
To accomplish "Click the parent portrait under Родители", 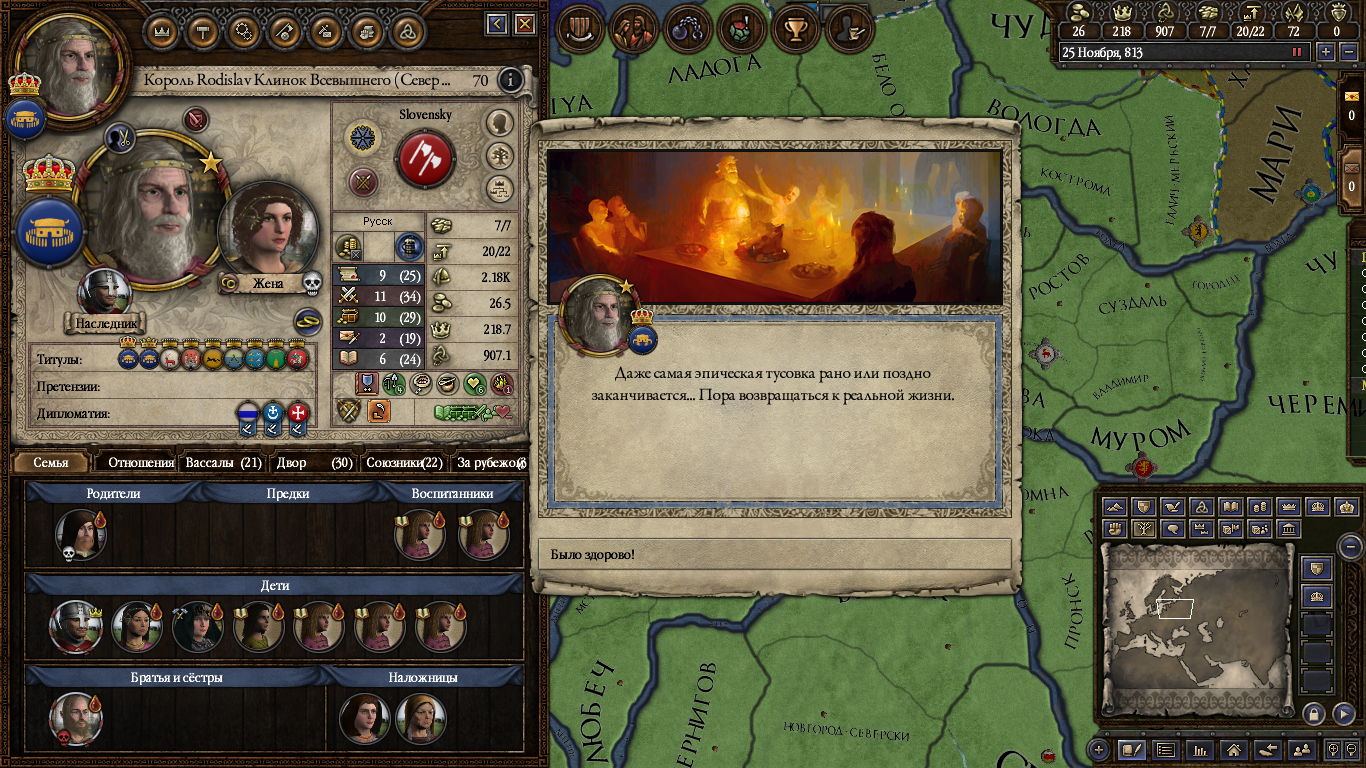I will click(x=78, y=535).
